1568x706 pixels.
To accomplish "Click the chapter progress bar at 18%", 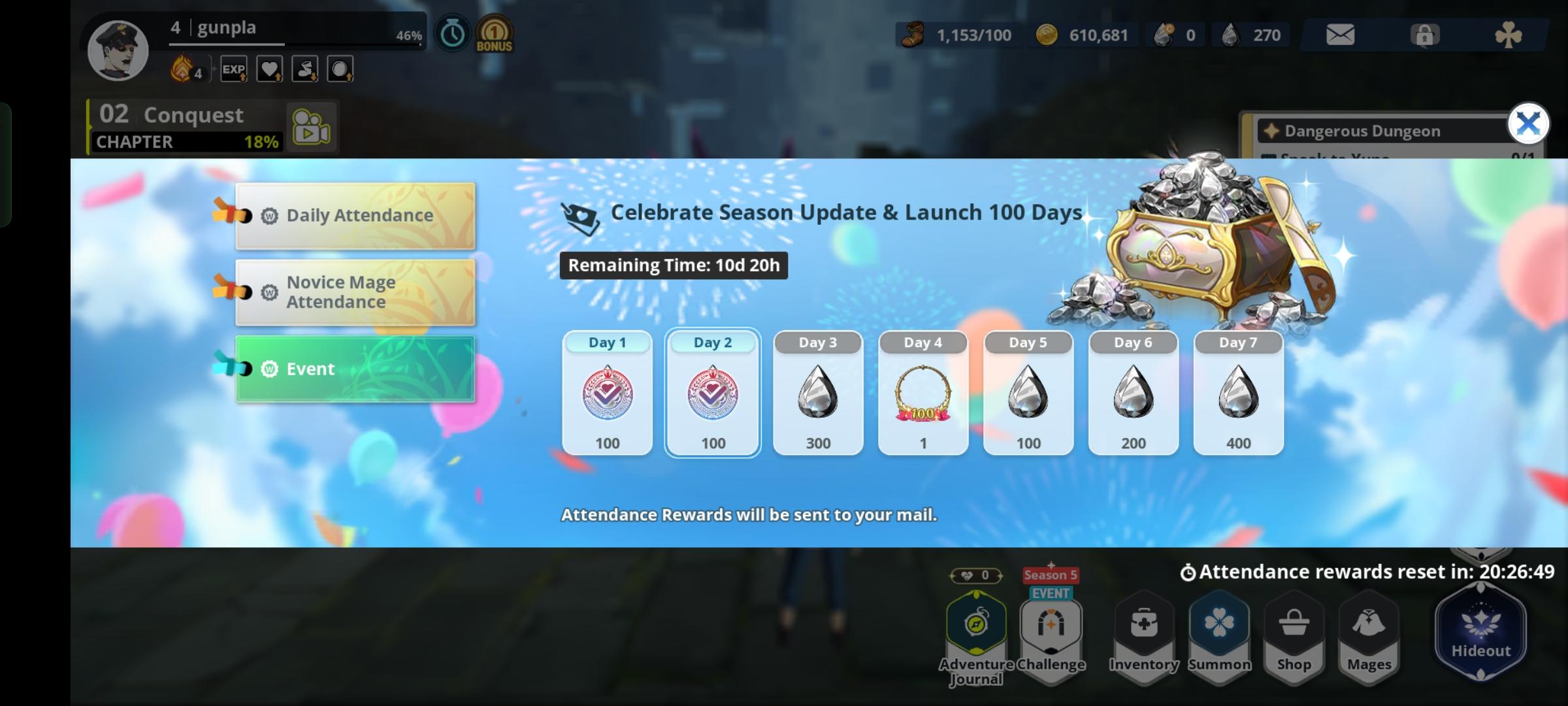I will pos(185,141).
